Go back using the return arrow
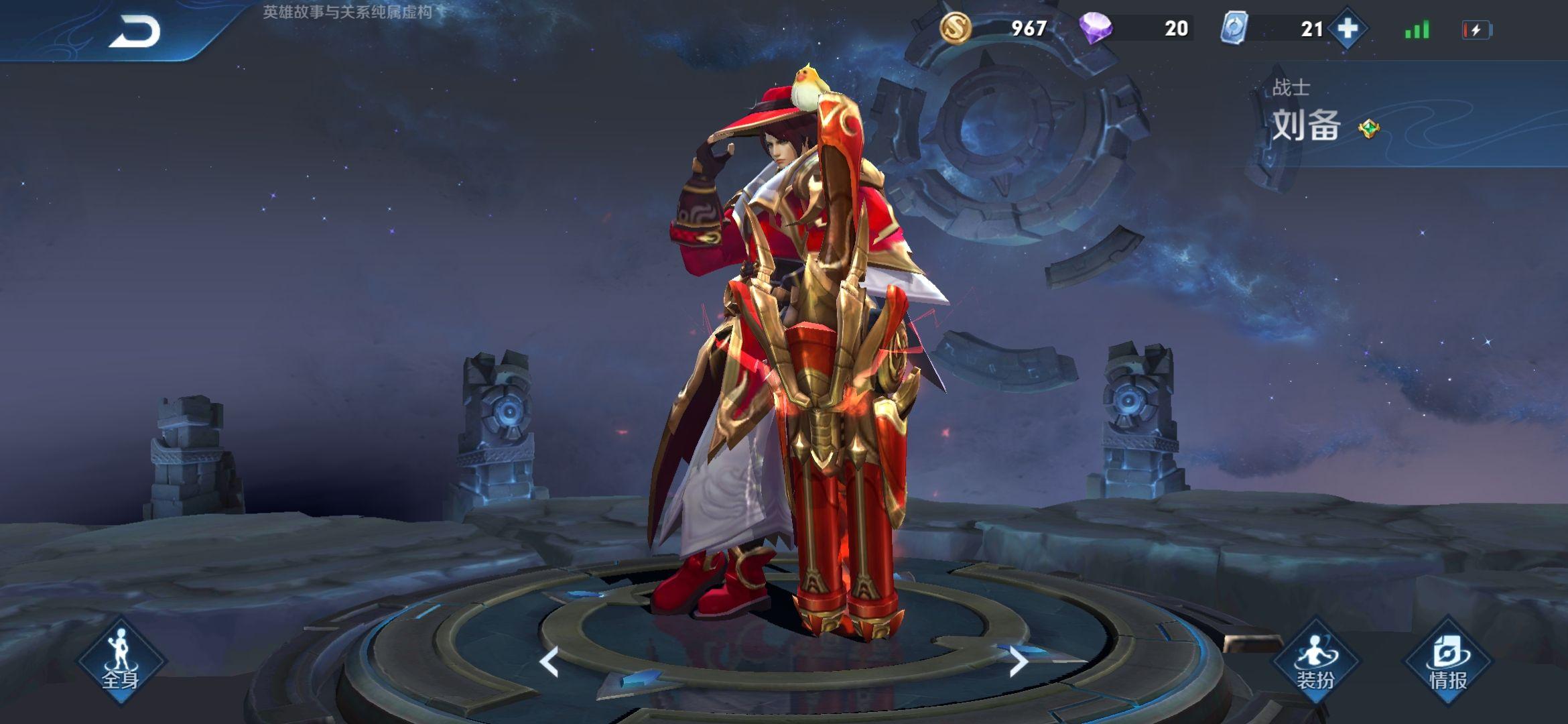The height and width of the screenshot is (724, 1568). click(135, 32)
